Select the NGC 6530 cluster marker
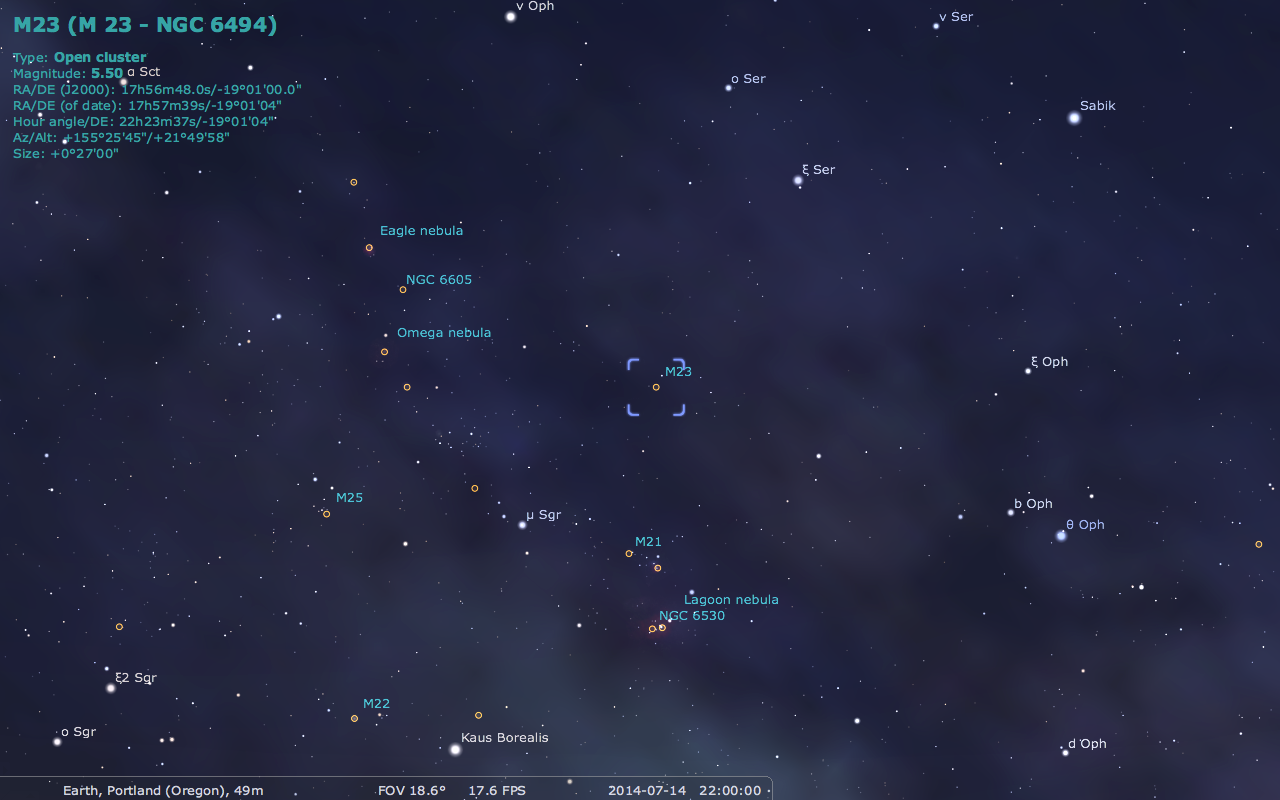This screenshot has height=800, width=1280. point(661,626)
